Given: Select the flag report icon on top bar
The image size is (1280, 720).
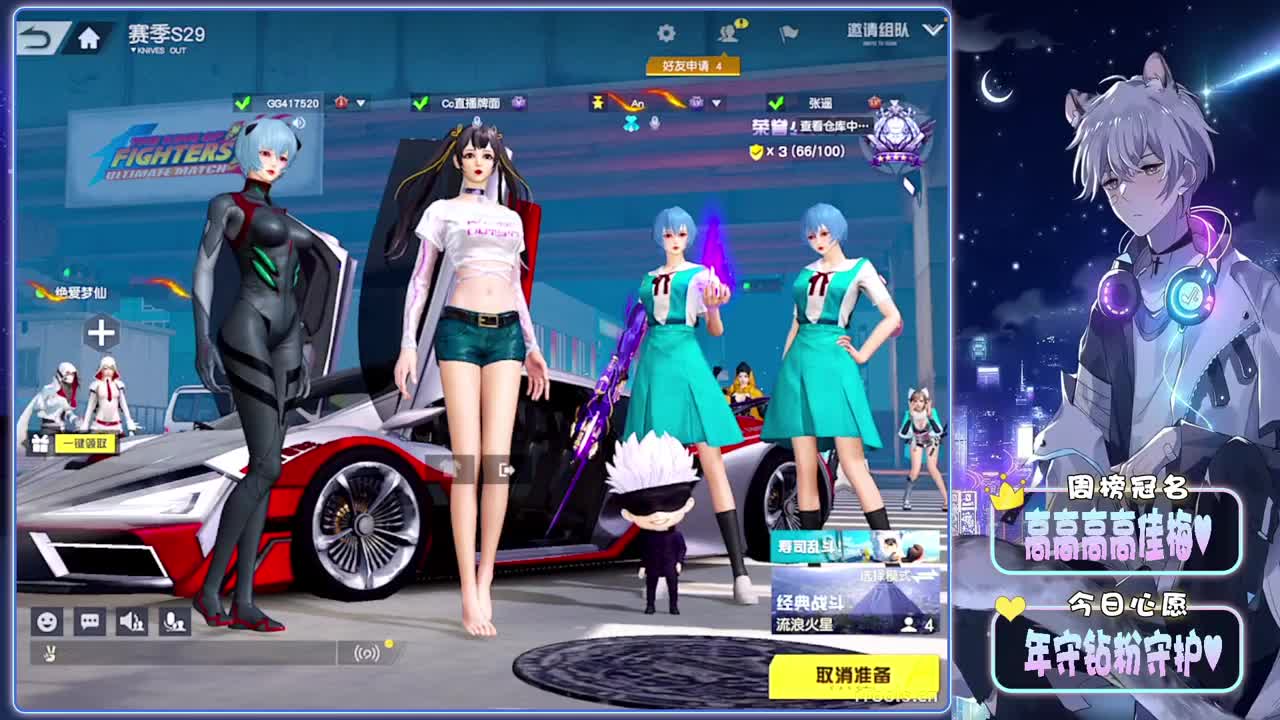Looking at the screenshot, I should 789,32.
